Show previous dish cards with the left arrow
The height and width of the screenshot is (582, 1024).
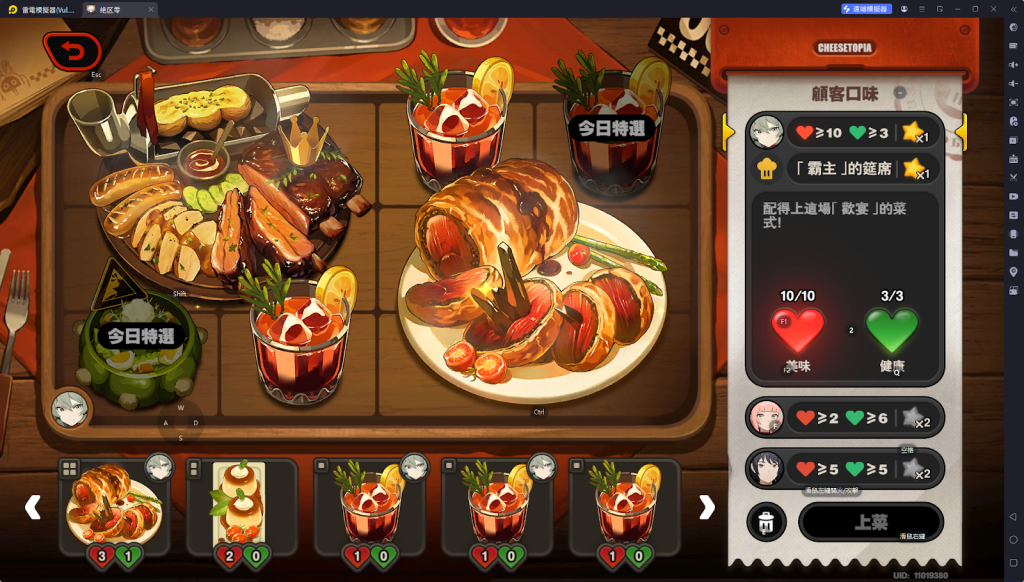click(33, 507)
